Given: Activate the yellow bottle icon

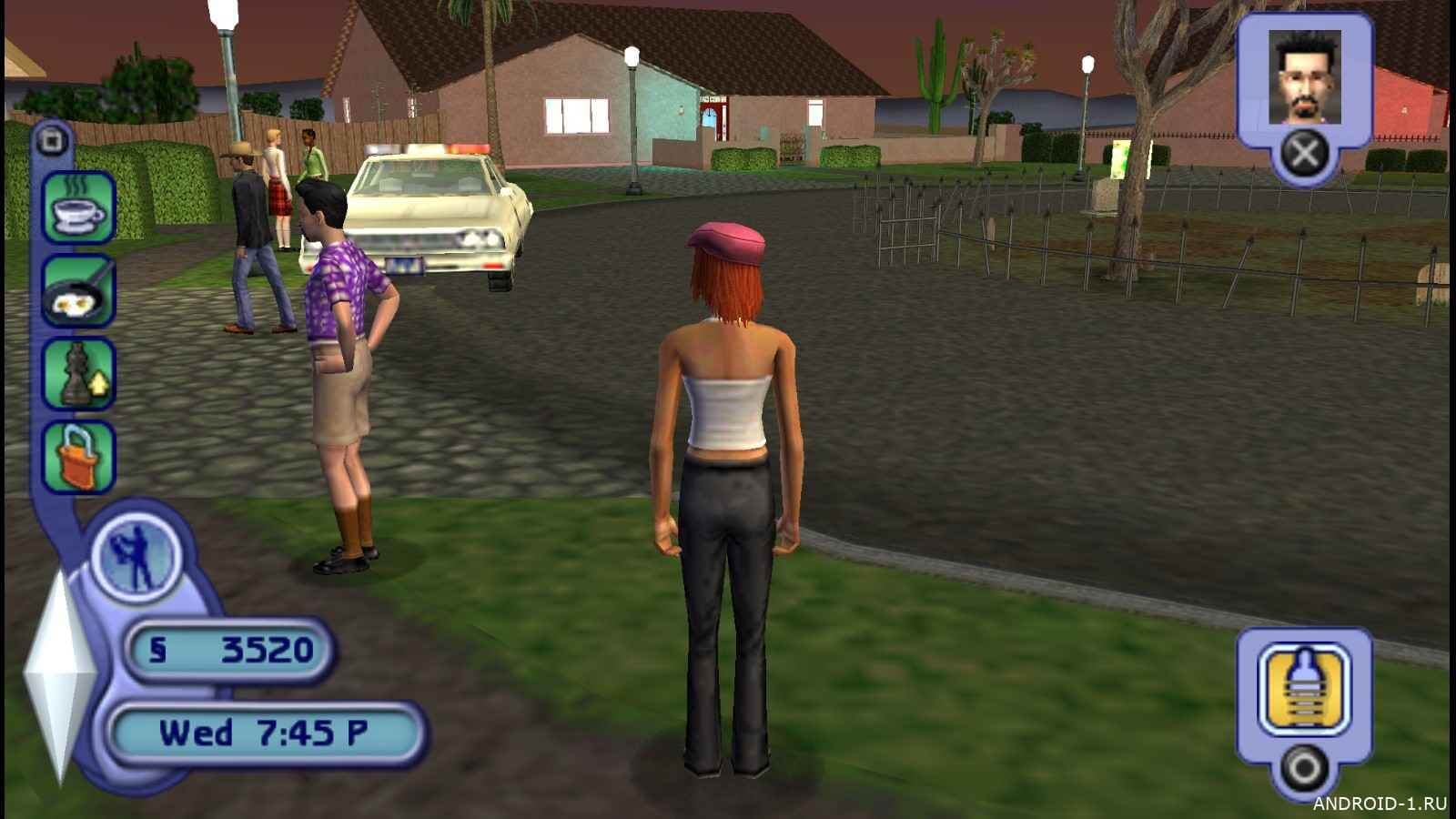Looking at the screenshot, I should click(1303, 689).
